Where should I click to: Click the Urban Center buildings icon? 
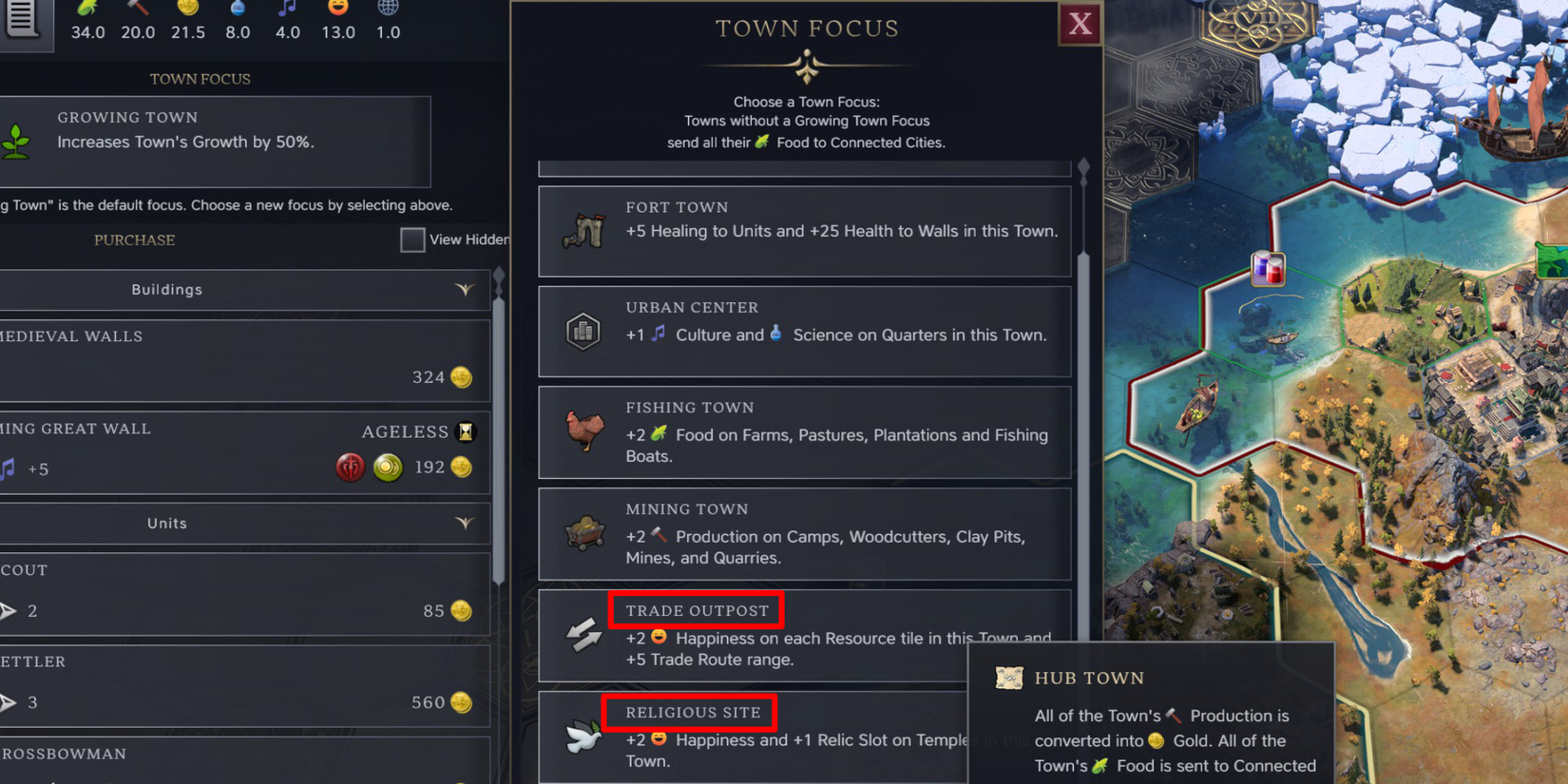pyautogui.click(x=583, y=331)
